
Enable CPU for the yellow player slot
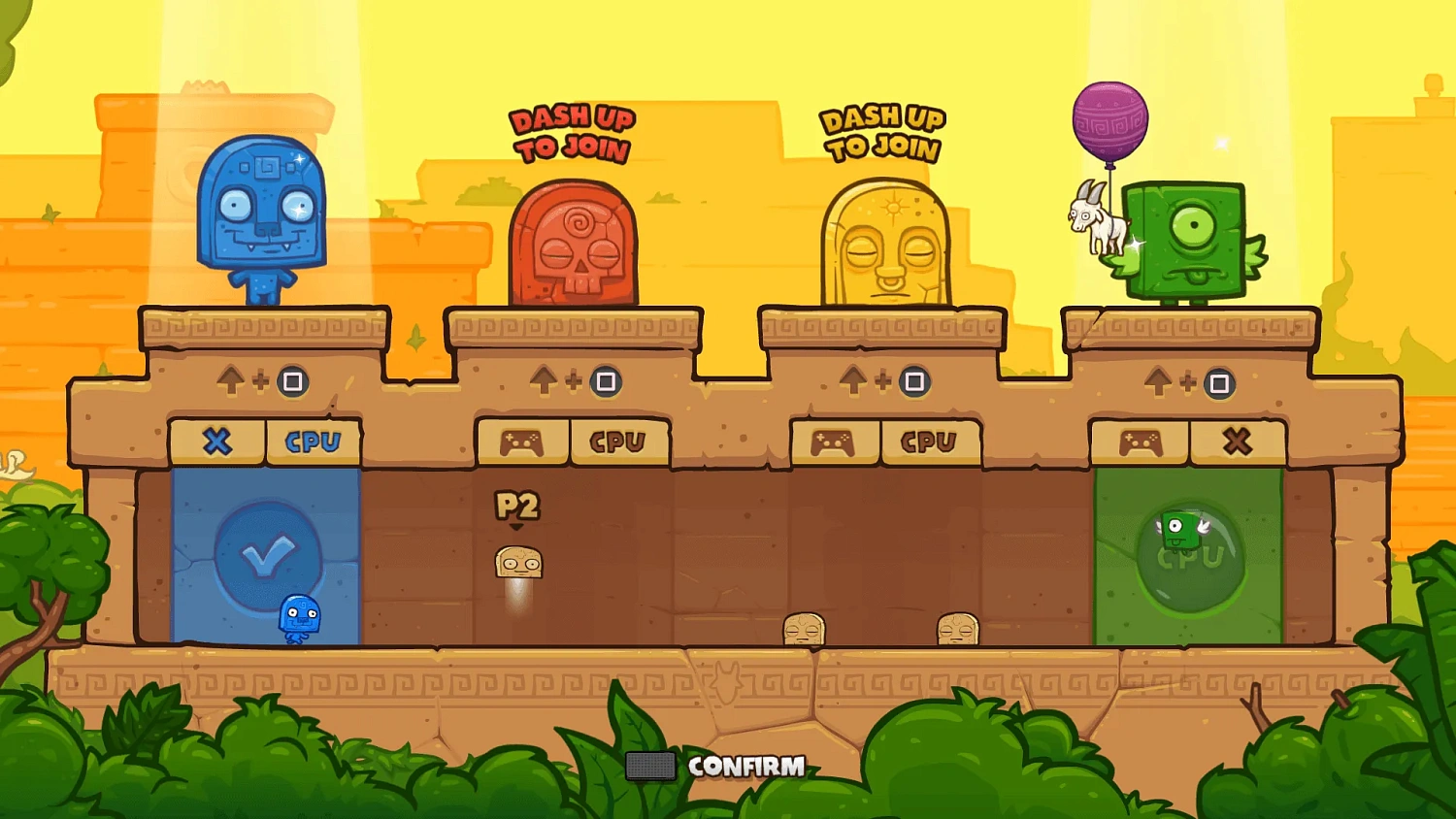pyautogui.click(x=929, y=442)
